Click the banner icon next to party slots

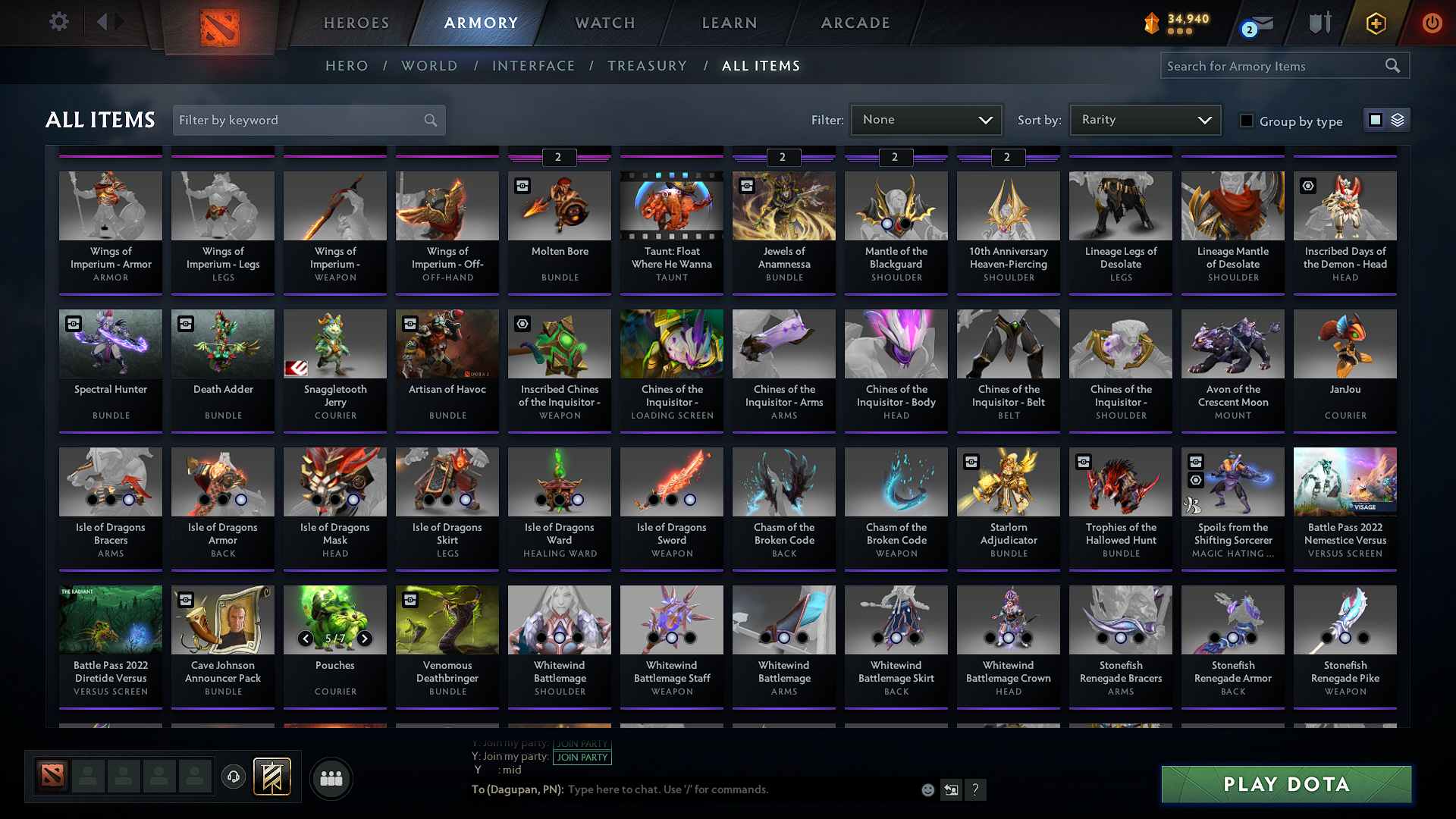click(x=271, y=777)
